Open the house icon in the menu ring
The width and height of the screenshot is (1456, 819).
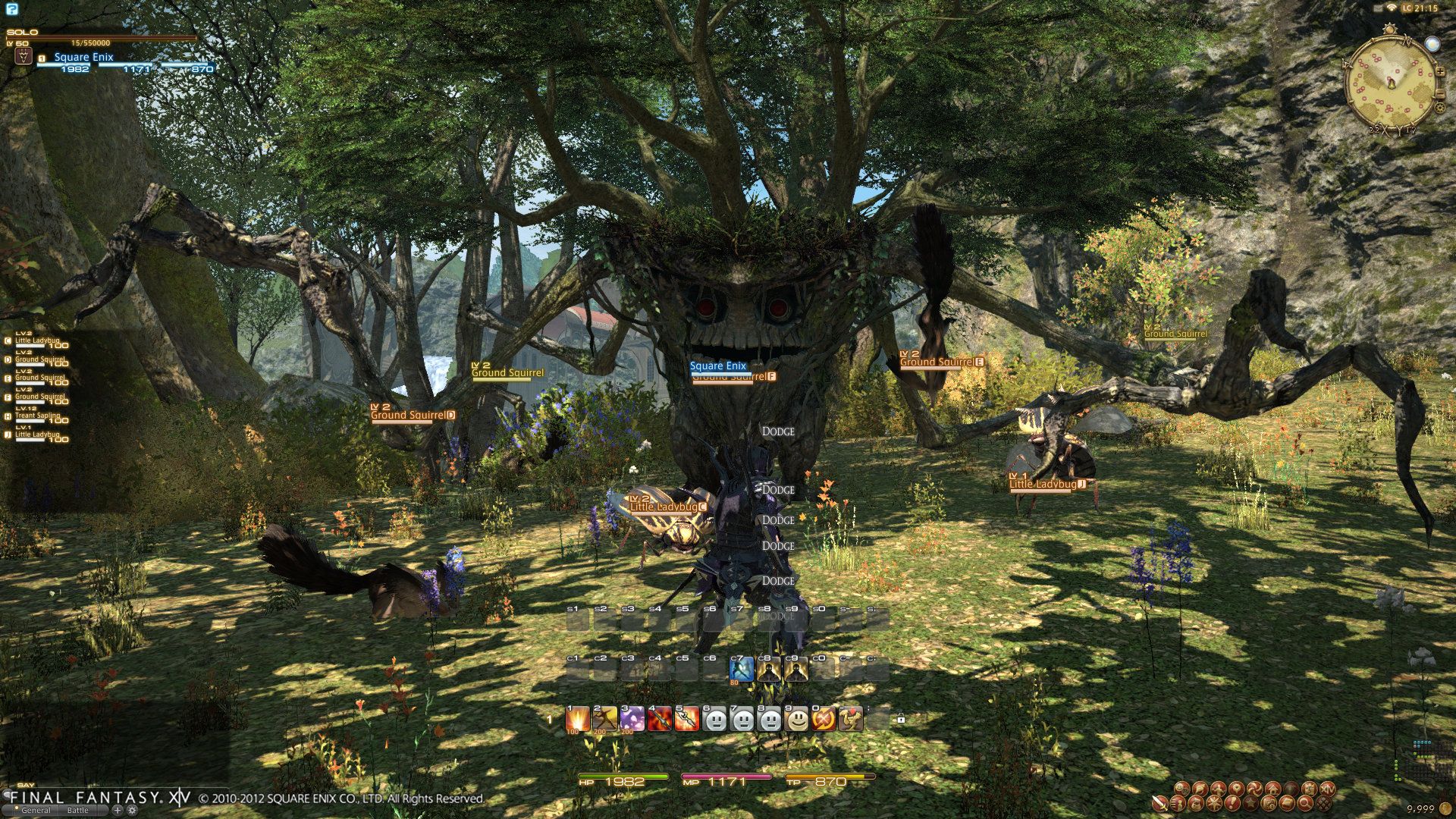tap(1273, 789)
